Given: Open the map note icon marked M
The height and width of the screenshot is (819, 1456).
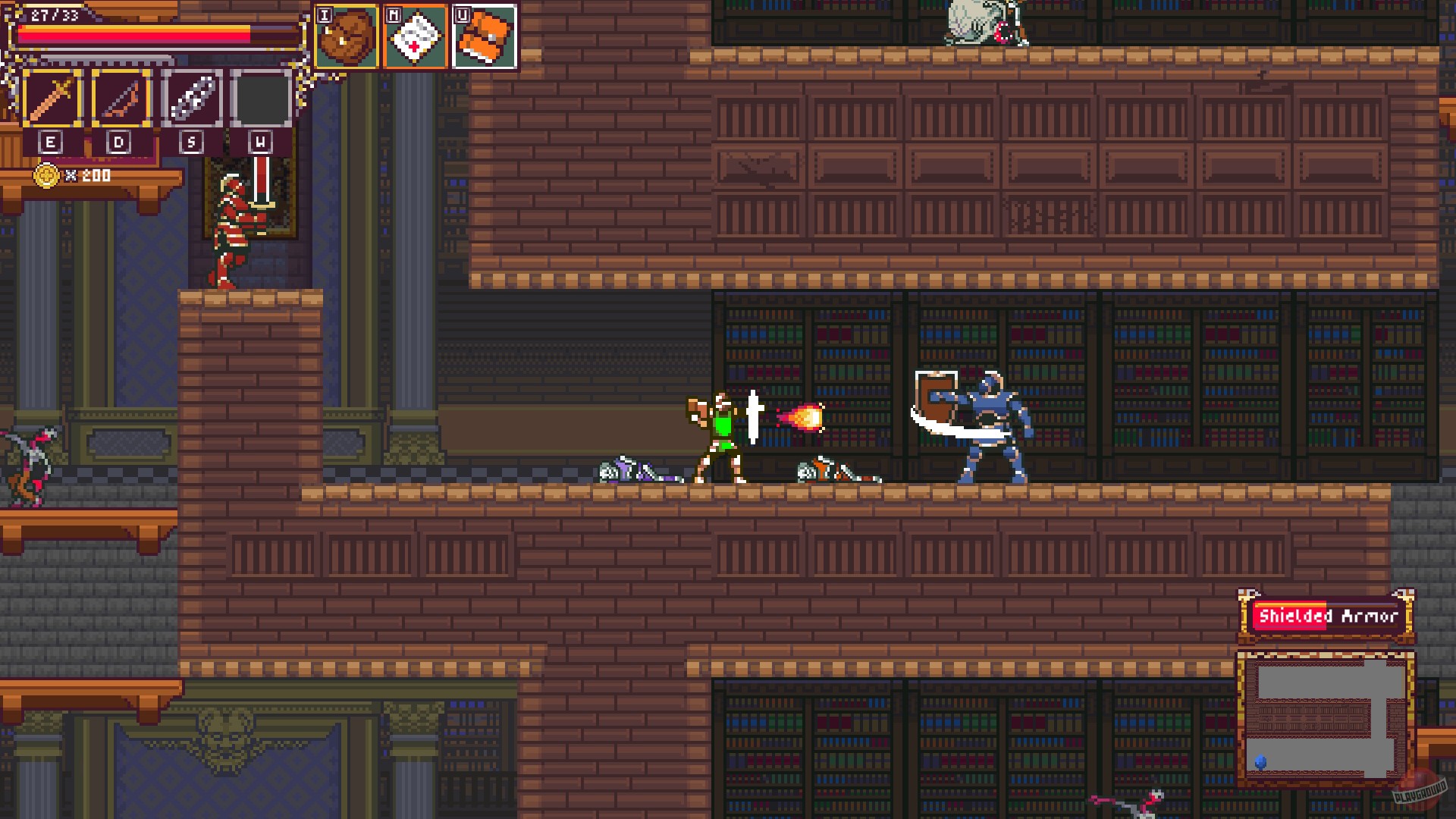Looking at the screenshot, I should click(x=416, y=36).
